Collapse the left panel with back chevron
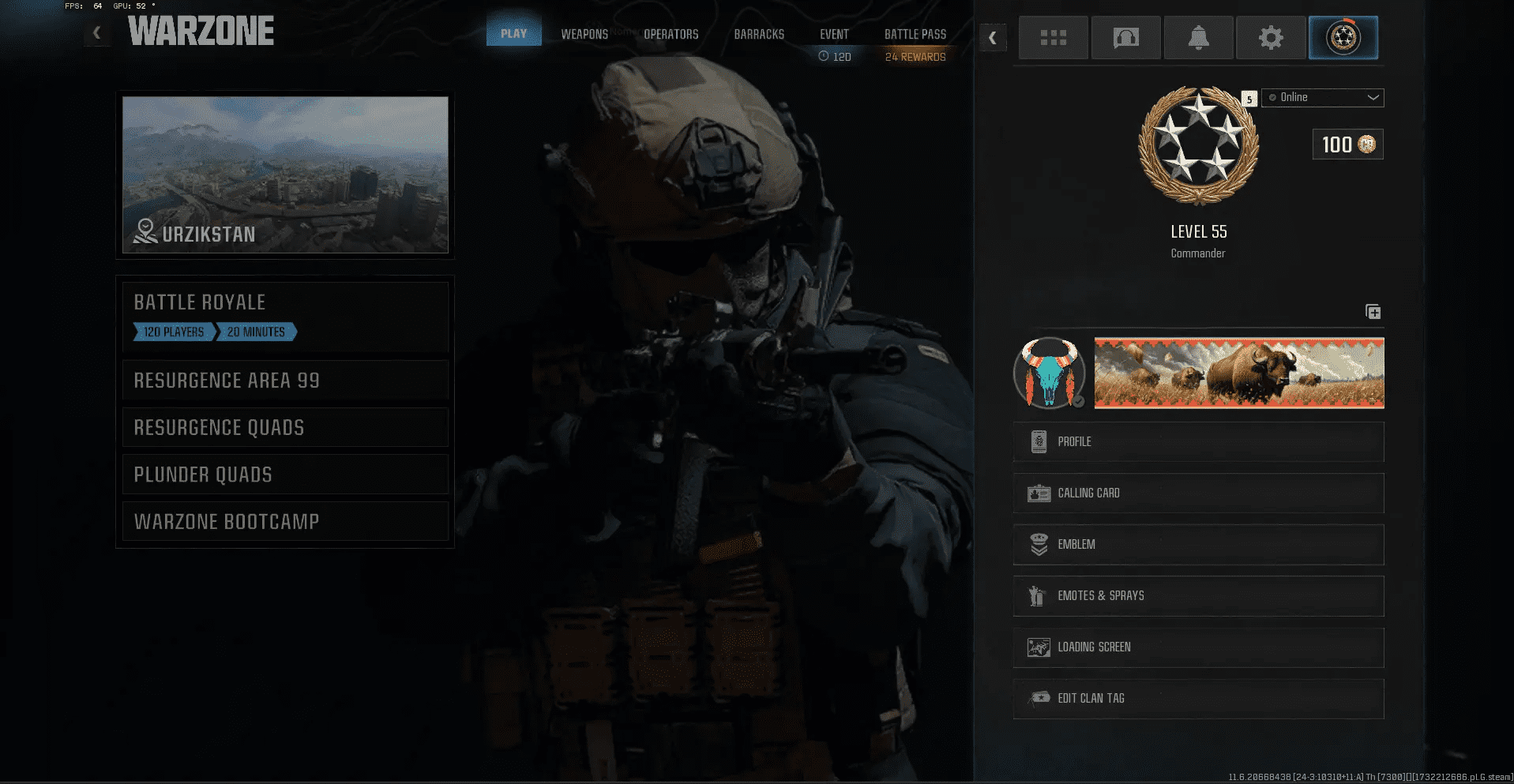Screen dimensions: 1514x784 coord(96,33)
